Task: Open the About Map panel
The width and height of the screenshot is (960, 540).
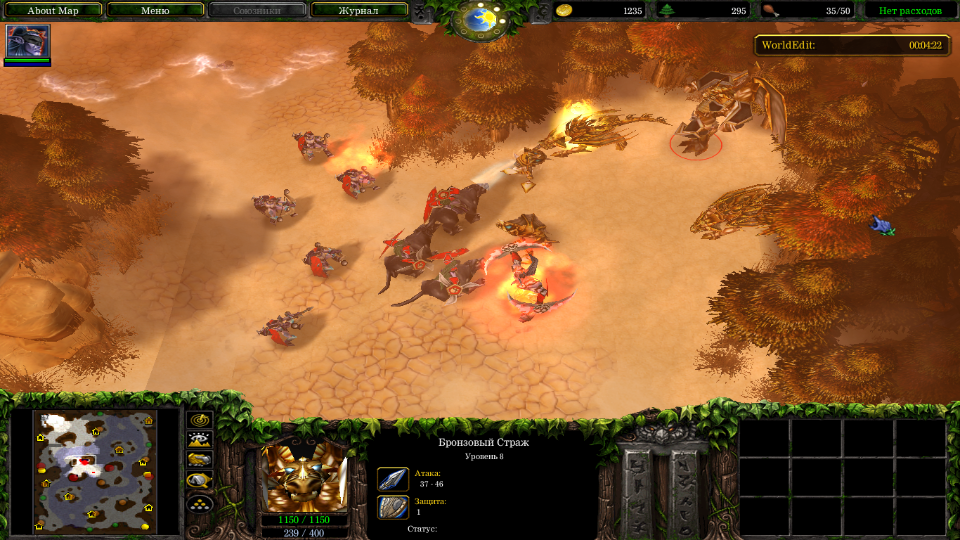Action: [53, 11]
